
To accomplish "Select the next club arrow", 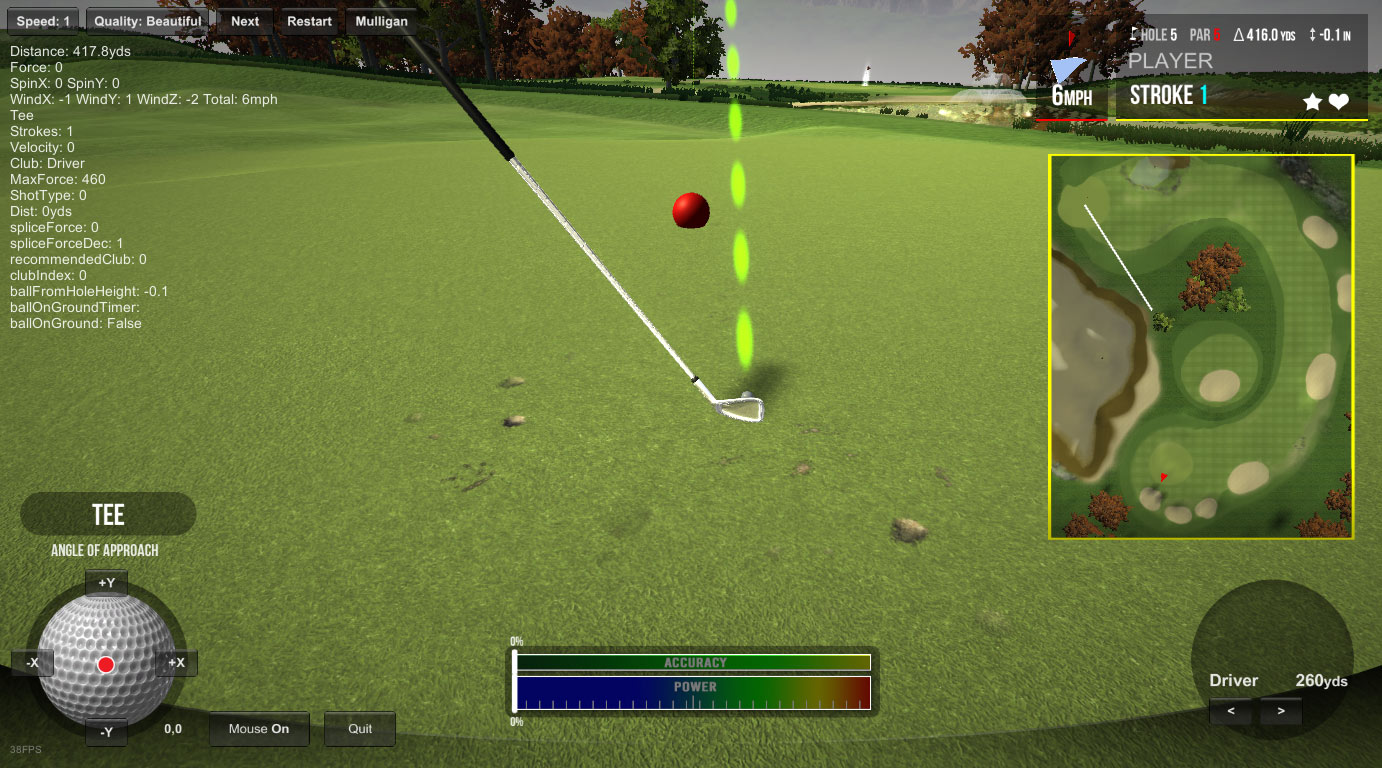I will click(1280, 712).
